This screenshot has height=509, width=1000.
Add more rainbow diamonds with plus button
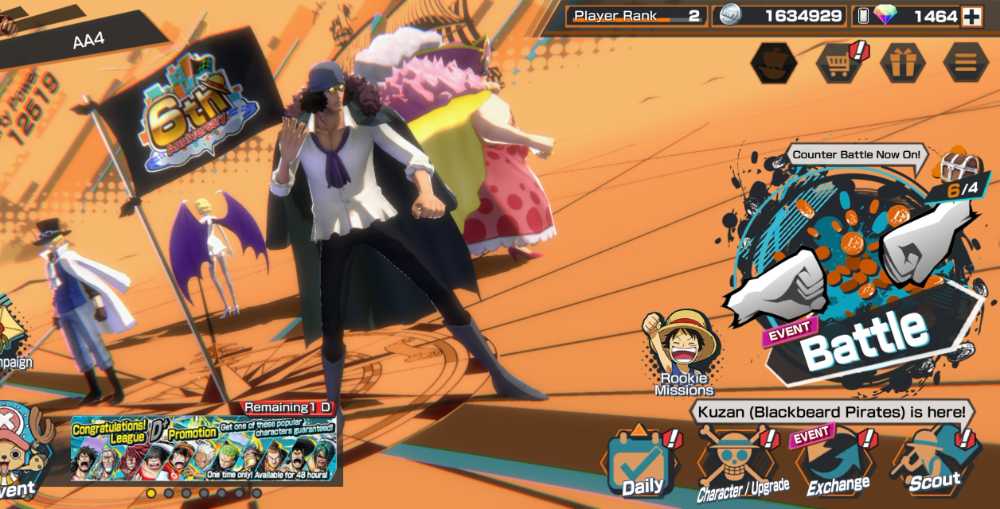pos(972,17)
